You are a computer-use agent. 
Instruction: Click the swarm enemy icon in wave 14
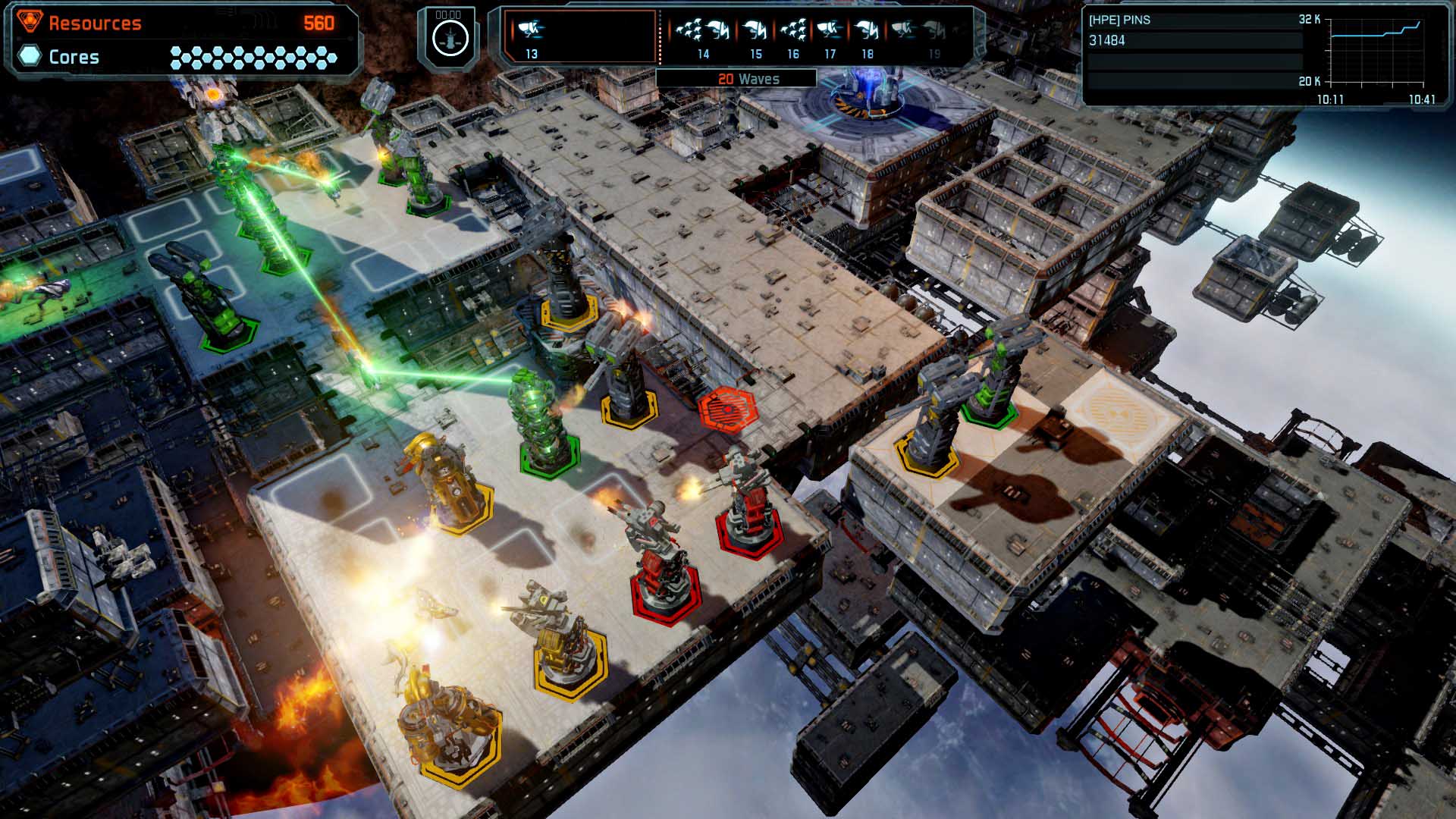click(x=690, y=30)
